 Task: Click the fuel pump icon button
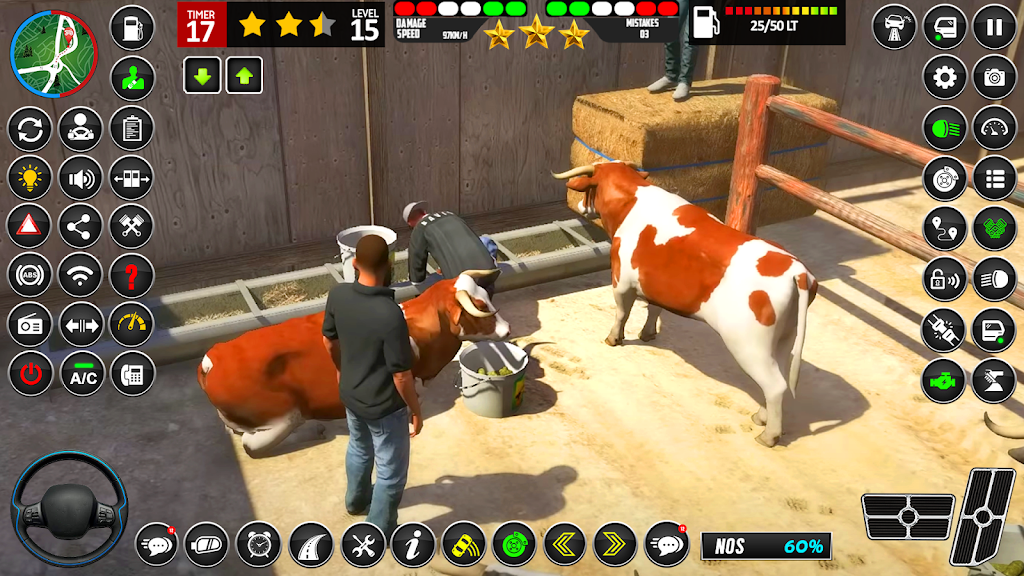pyautogui.click(x=131, y=27)
